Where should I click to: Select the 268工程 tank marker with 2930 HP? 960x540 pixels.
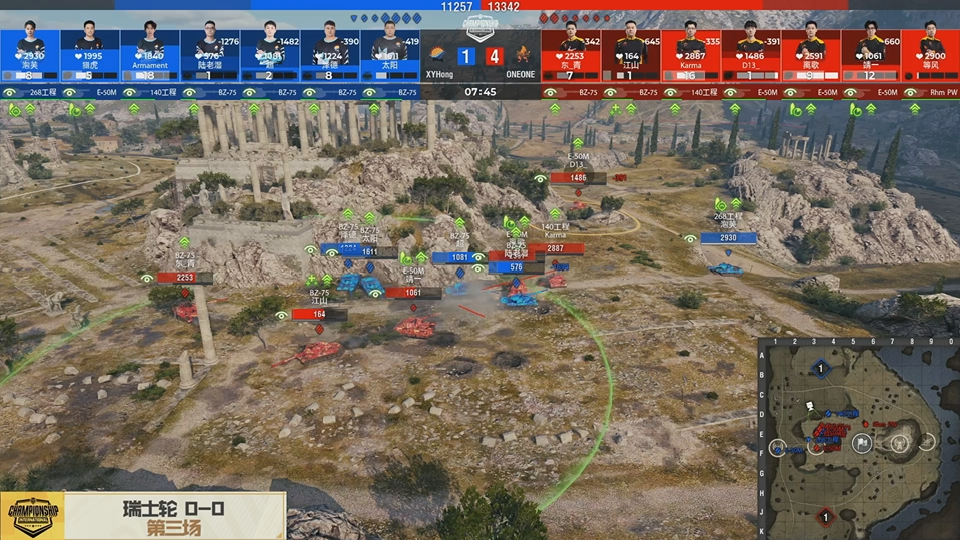click(x=728, y=238)
